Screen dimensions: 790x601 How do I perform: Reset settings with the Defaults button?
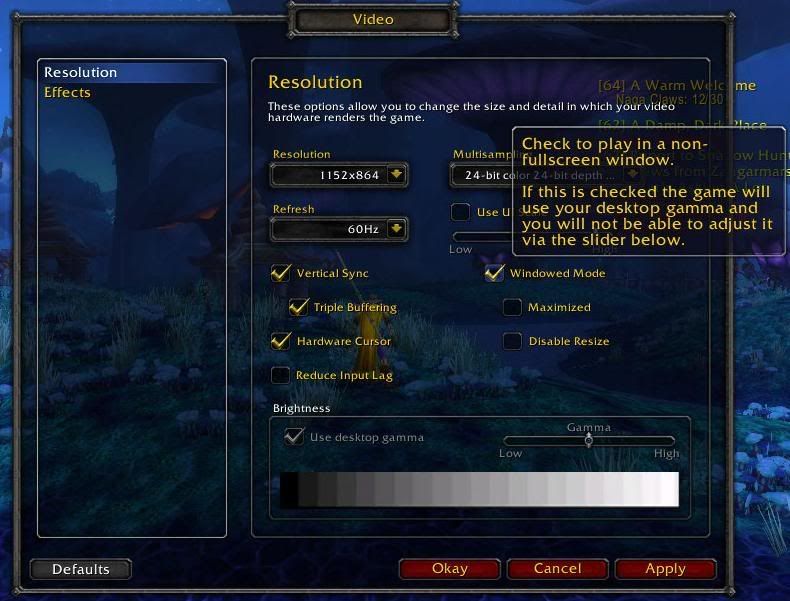pyautogui.click(x=81, y=569)
